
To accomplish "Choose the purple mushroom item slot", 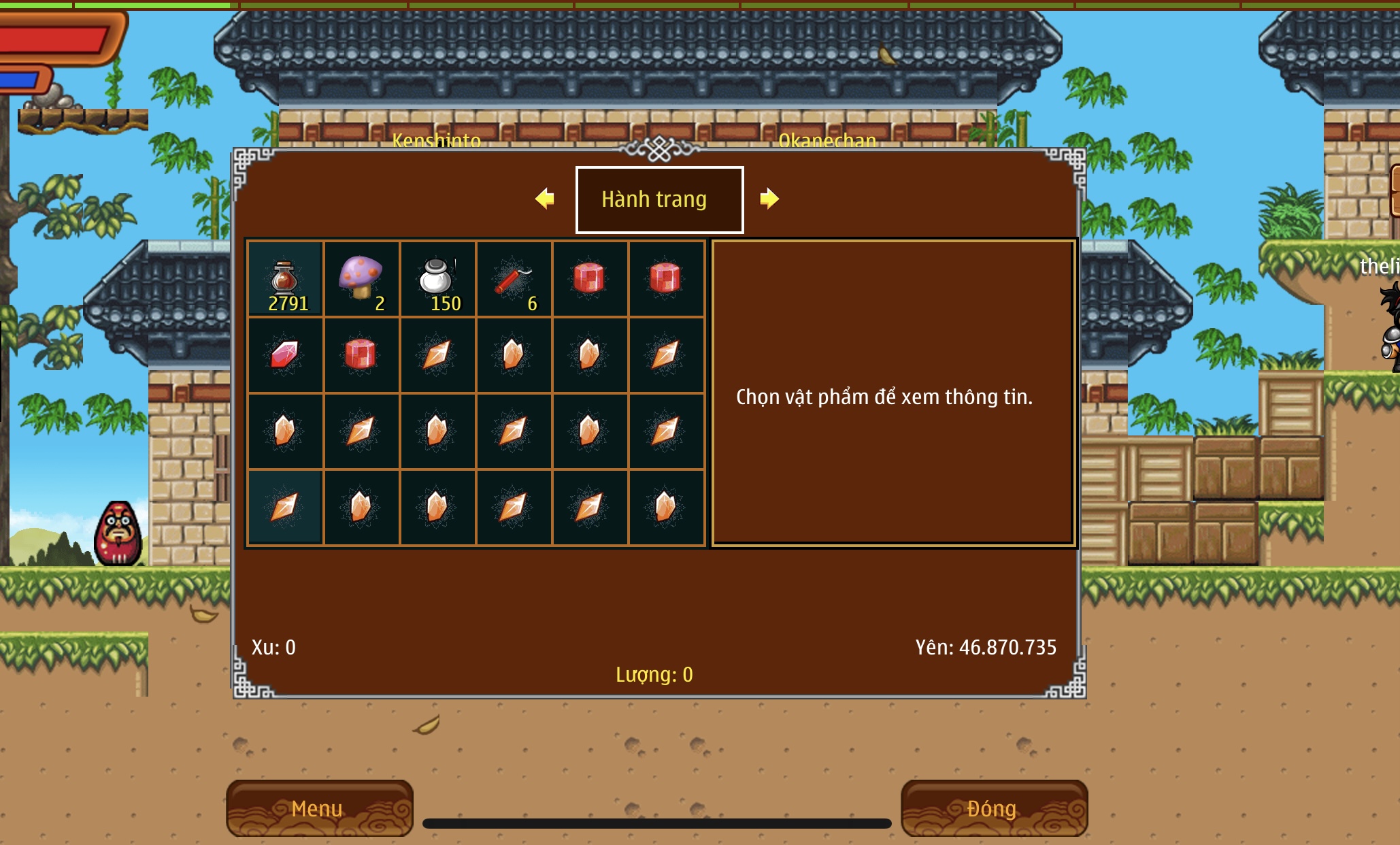I will click(361, 279).
